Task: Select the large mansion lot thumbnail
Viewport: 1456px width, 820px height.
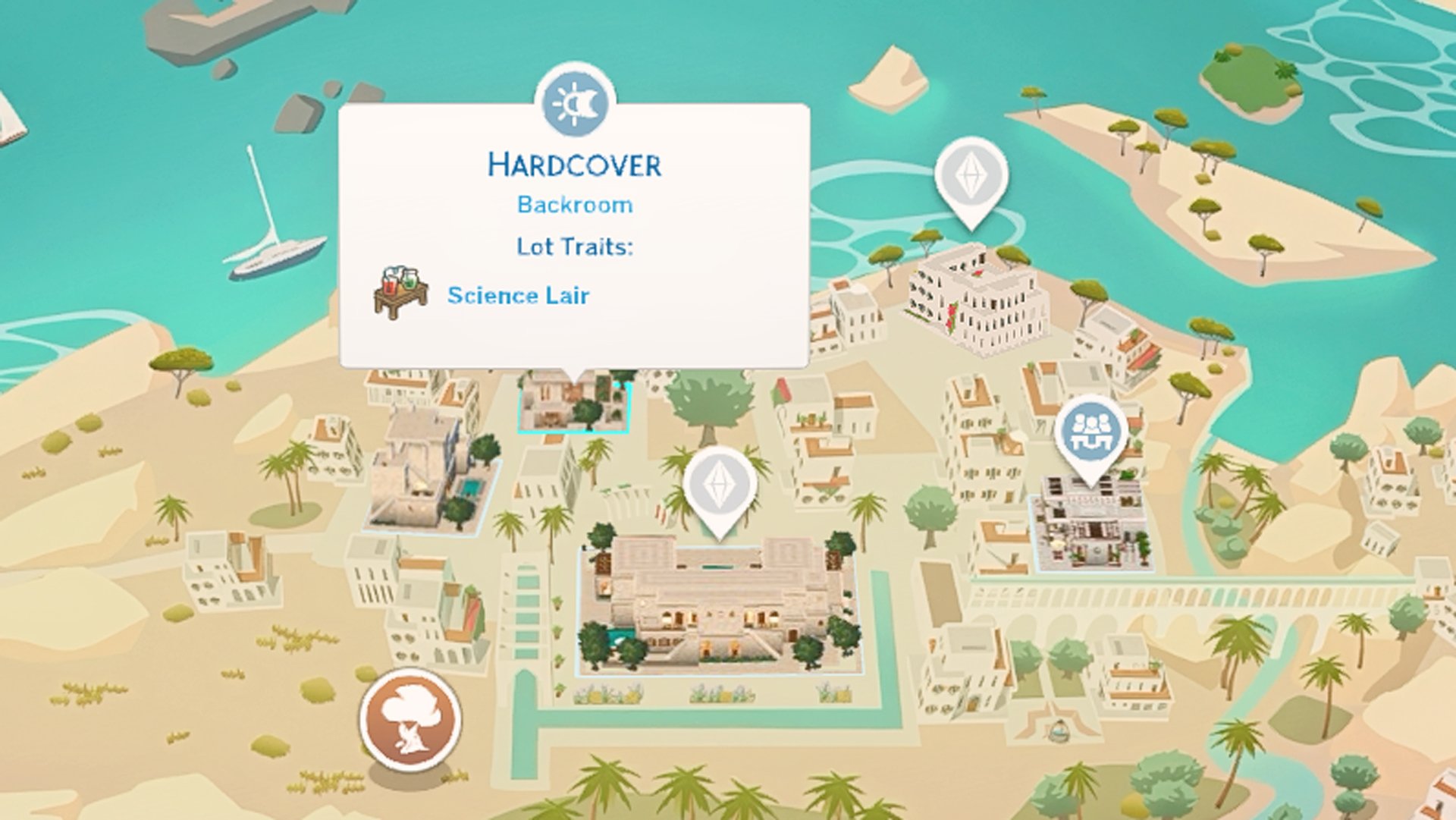Action: pyautogui.click(x=717, y=607)
